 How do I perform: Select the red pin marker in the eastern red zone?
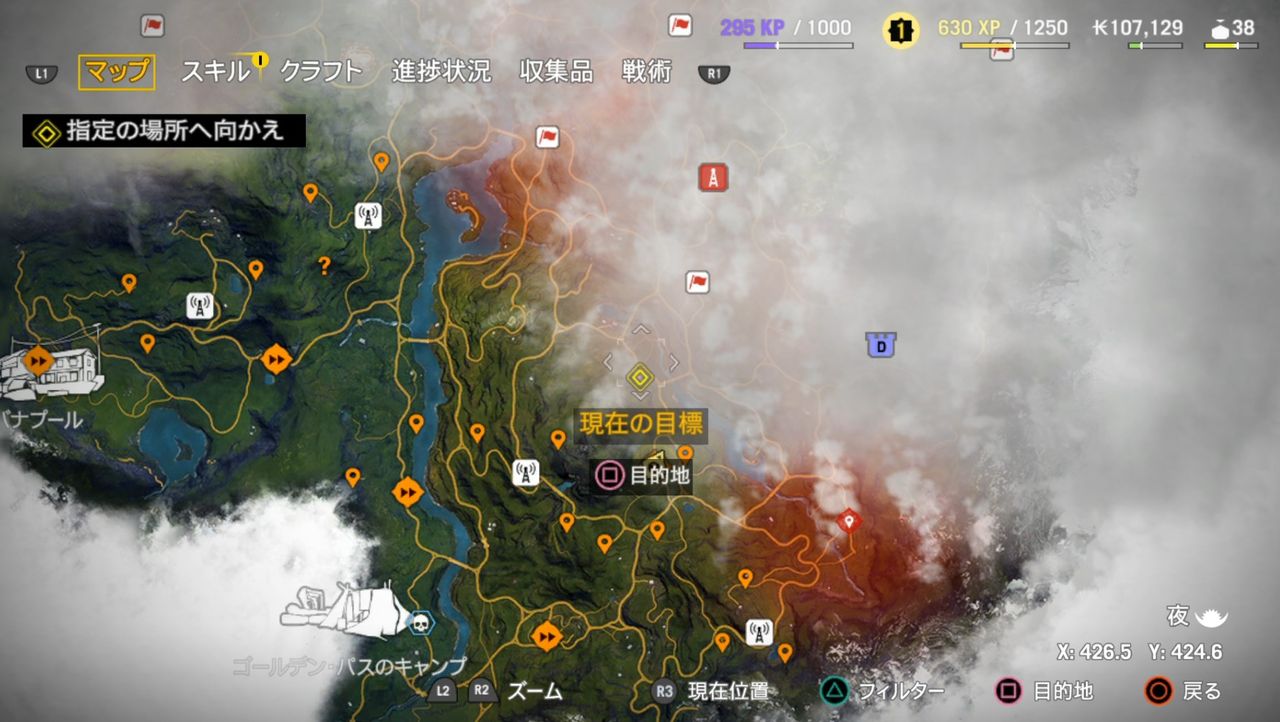(848, 520)
